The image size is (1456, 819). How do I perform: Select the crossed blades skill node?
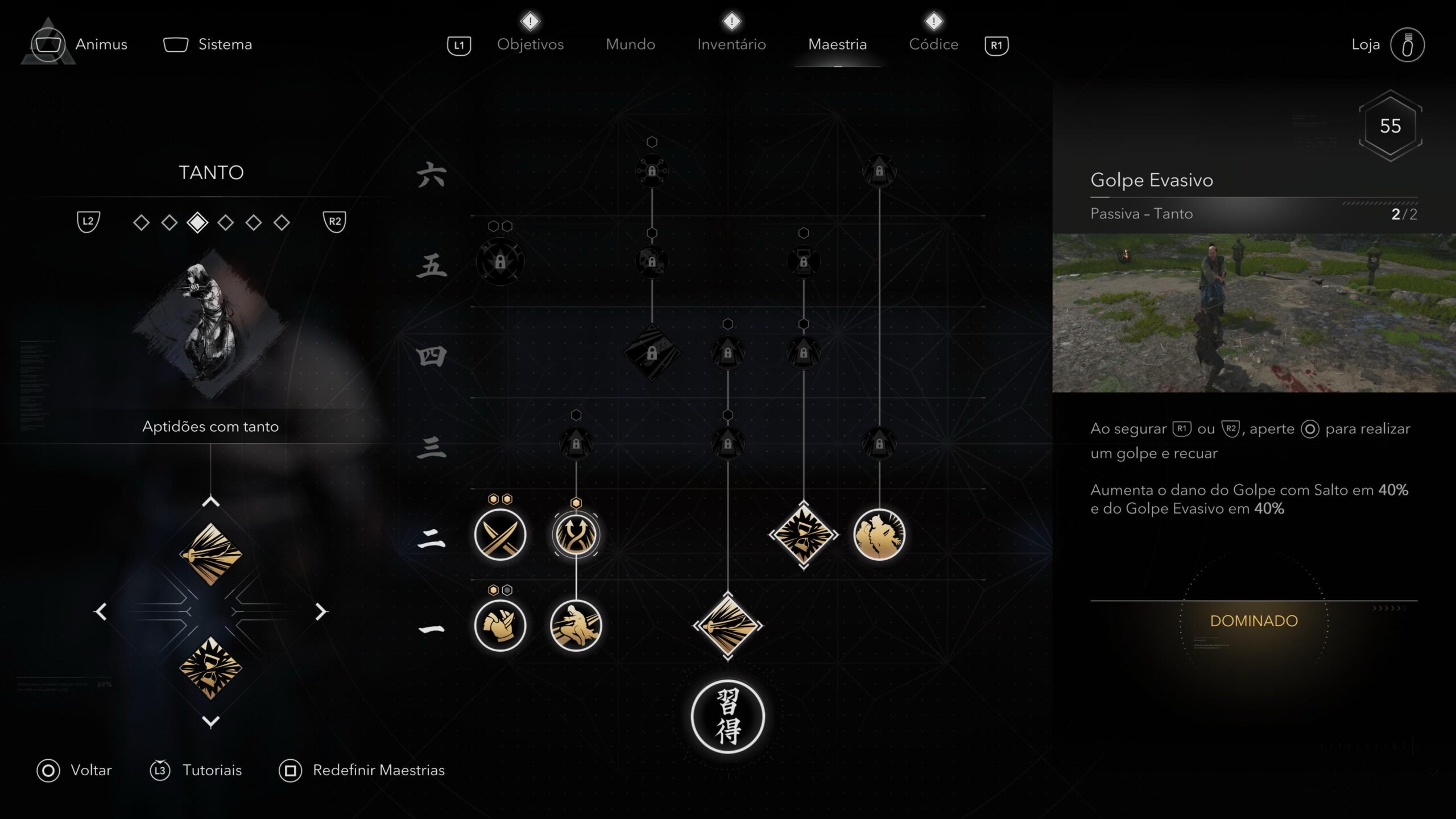500,535
